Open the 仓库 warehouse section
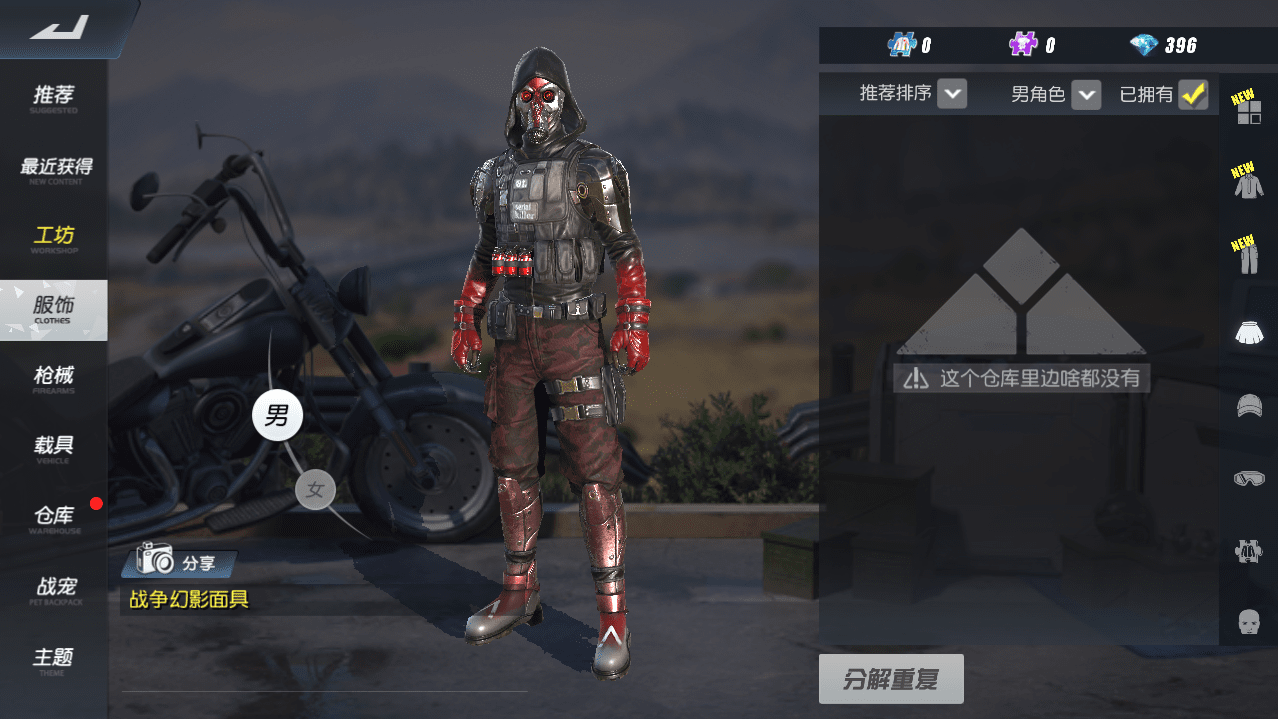Screen dimensions: 1278x719 (54, 518)
